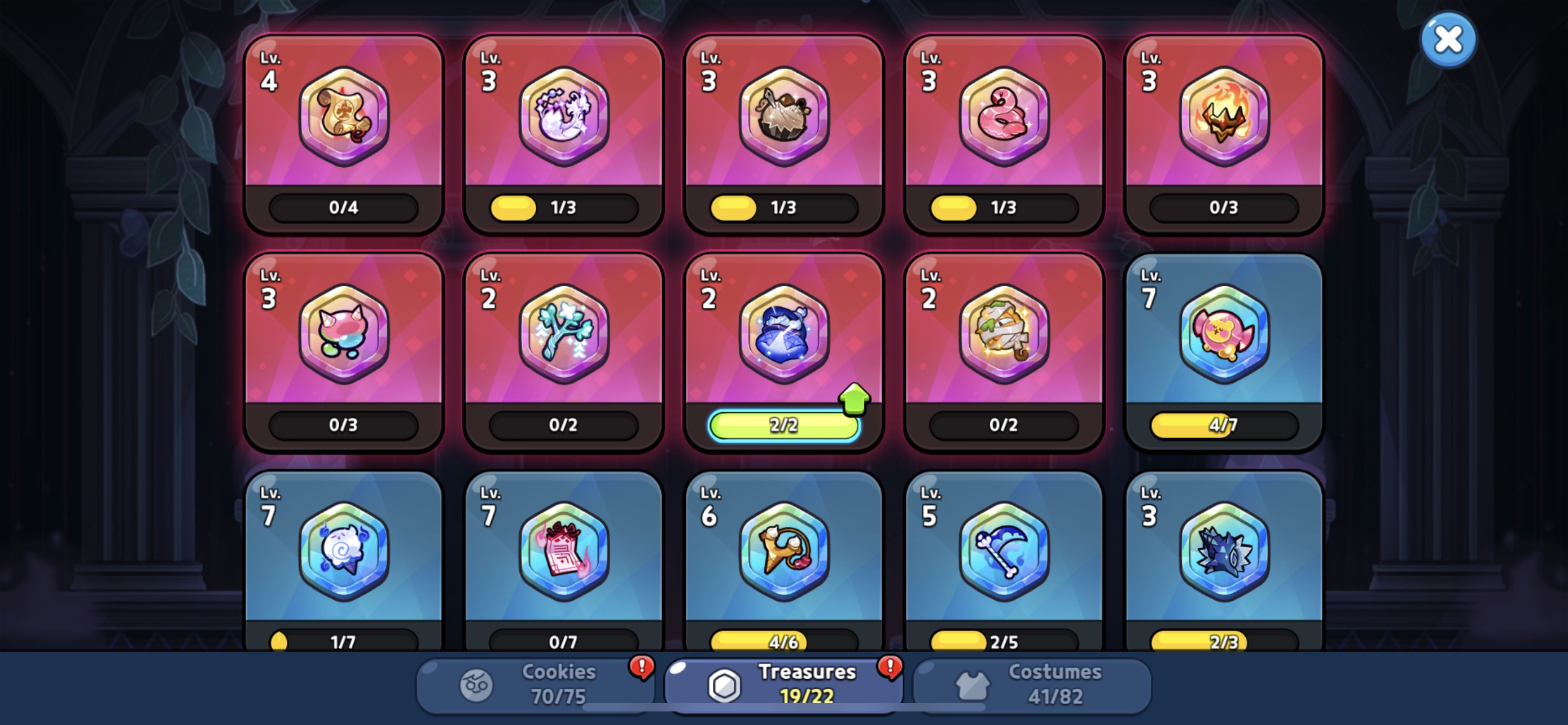The height and width of the screenshot is (725, 1568).
Task: Tap the green upgrade arrow on the gem treasure
Action: coord(854,400)
